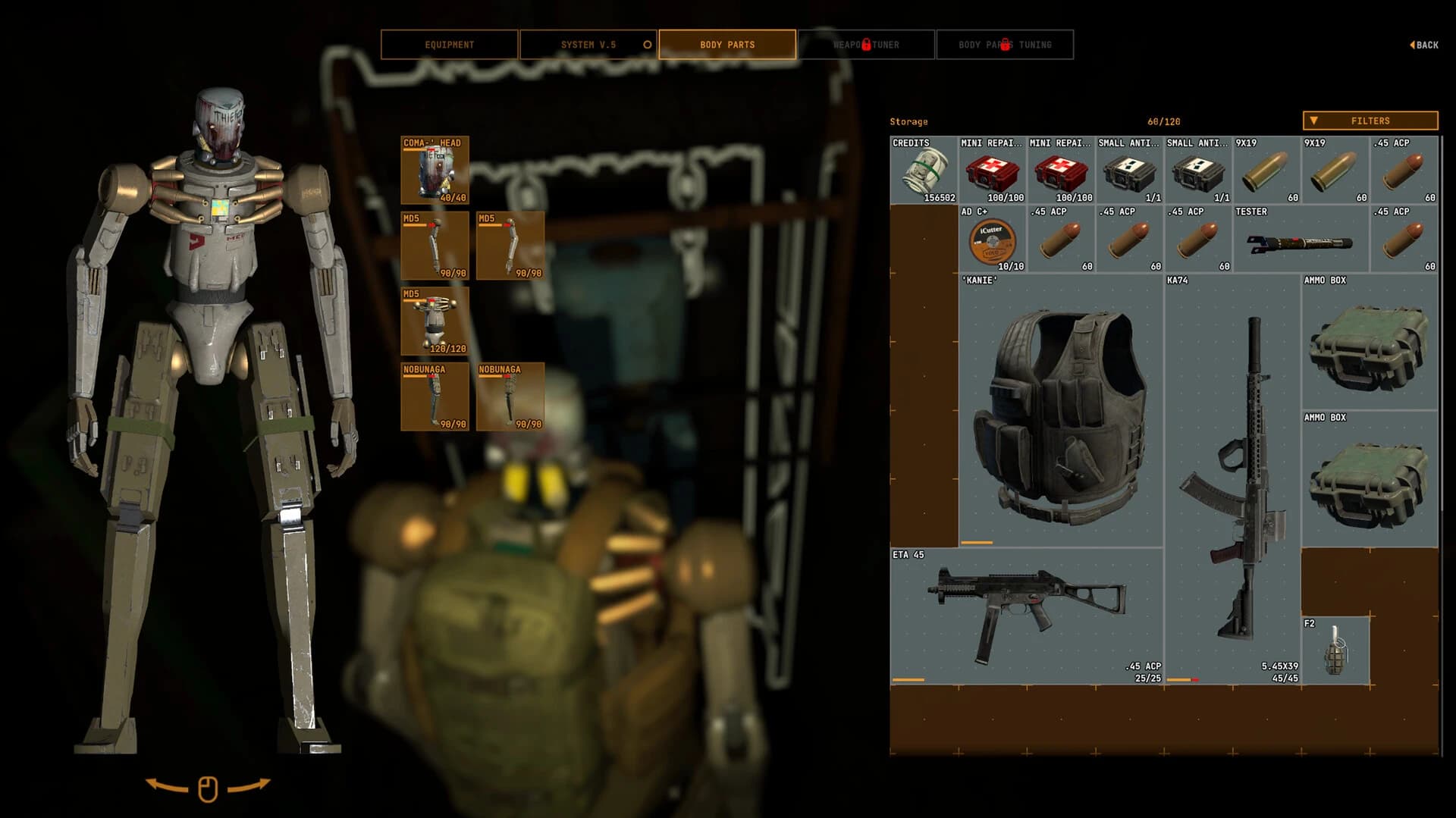Select the right MD5 arm icon

pyautogui.click(x=511, y=246)
